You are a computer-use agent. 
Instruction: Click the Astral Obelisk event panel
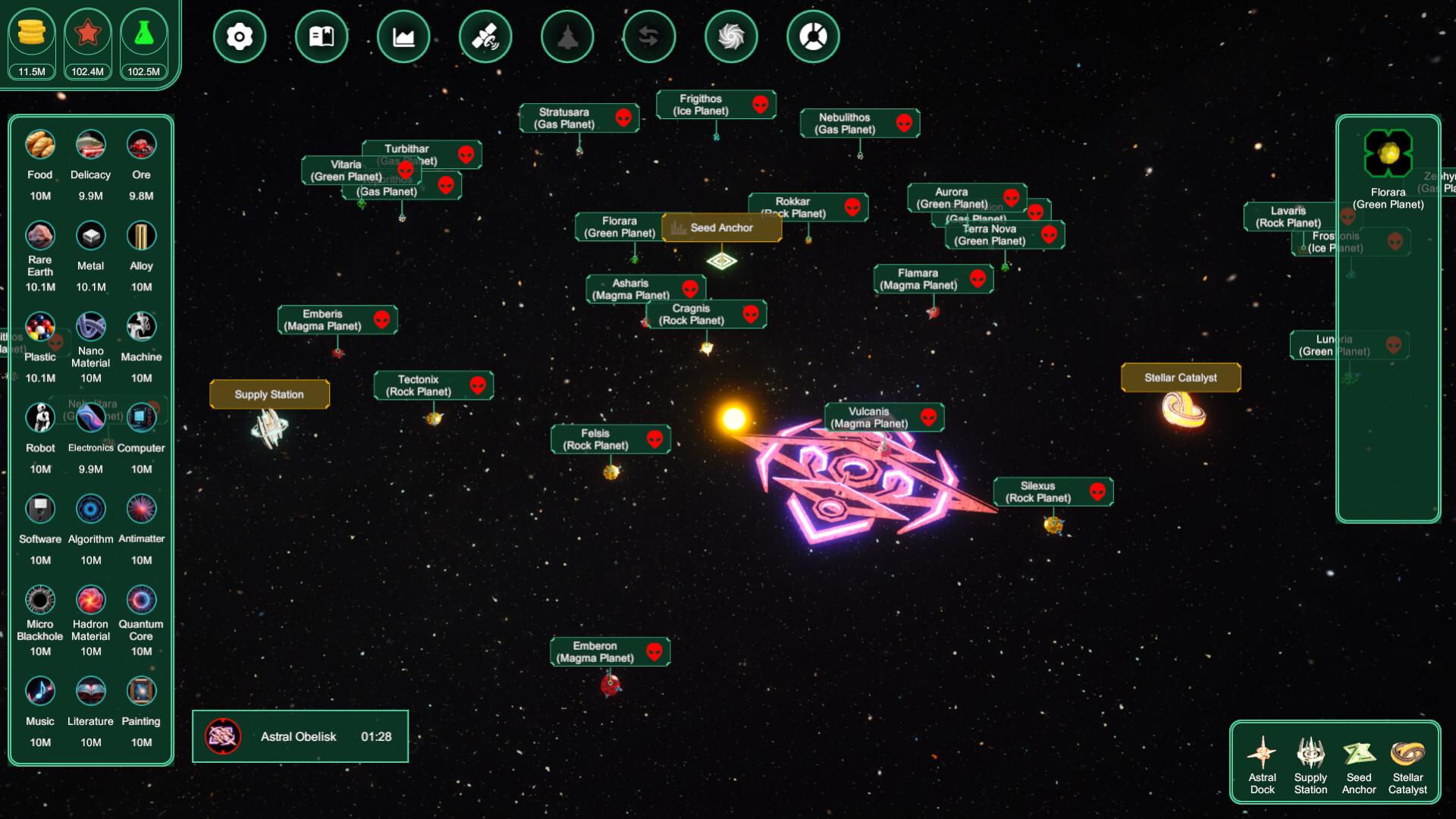[300, 736]
